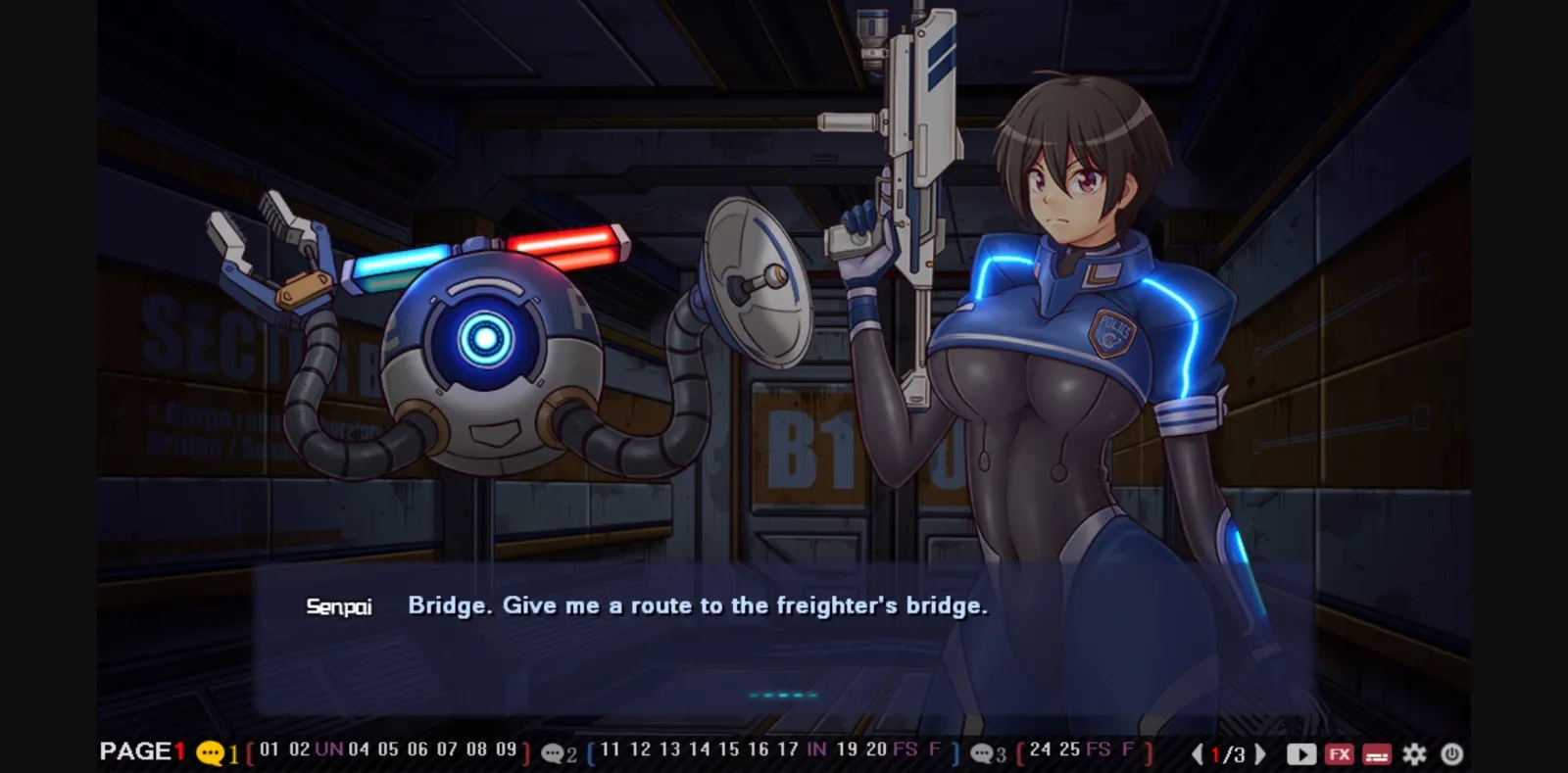
Task: Click the 1/3 page indicator
Action: pos(1227,754)
